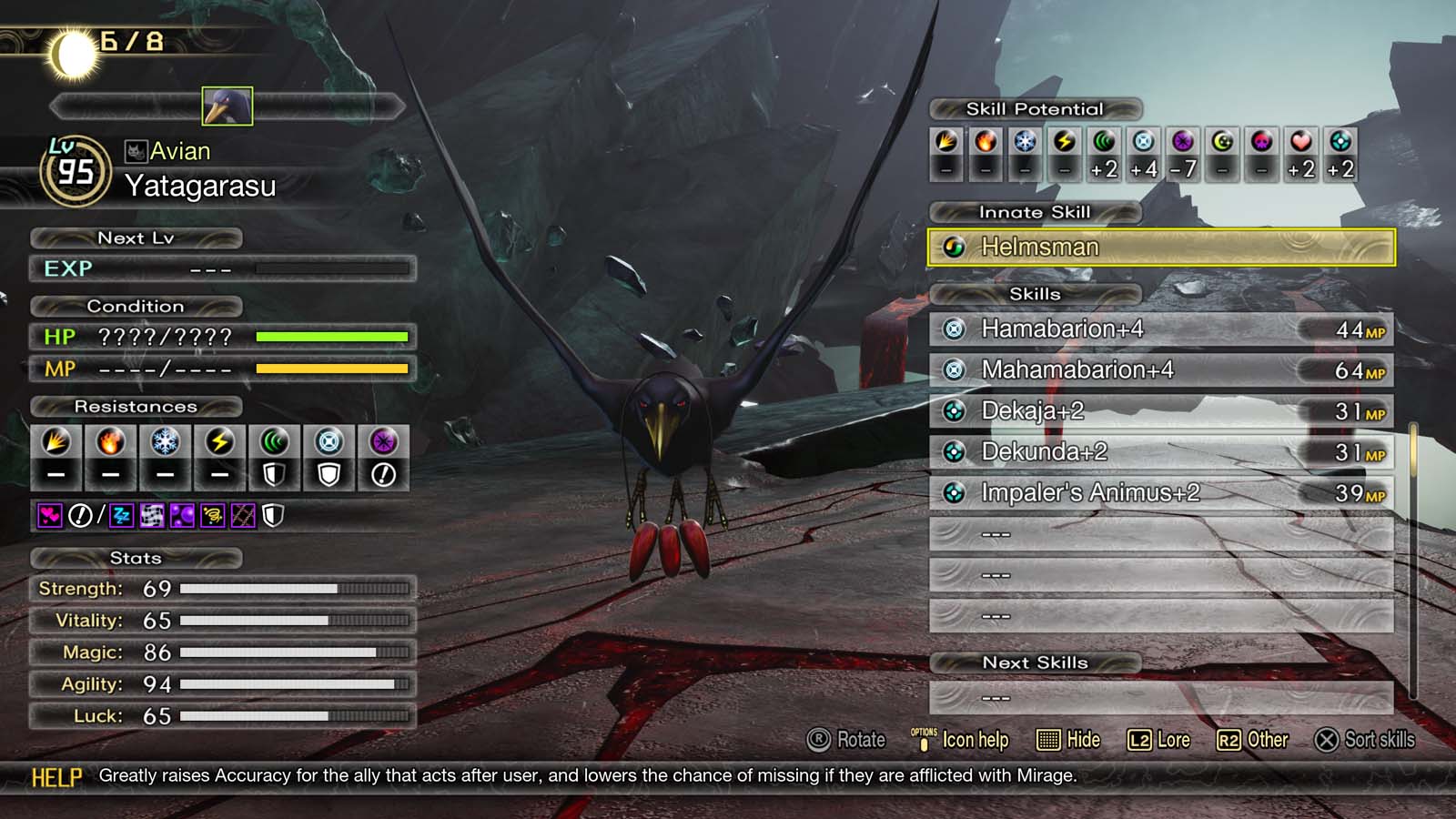Toggle the Icon help display
This screenshot has height=819, width=1456.
click(x=960, y=740)
